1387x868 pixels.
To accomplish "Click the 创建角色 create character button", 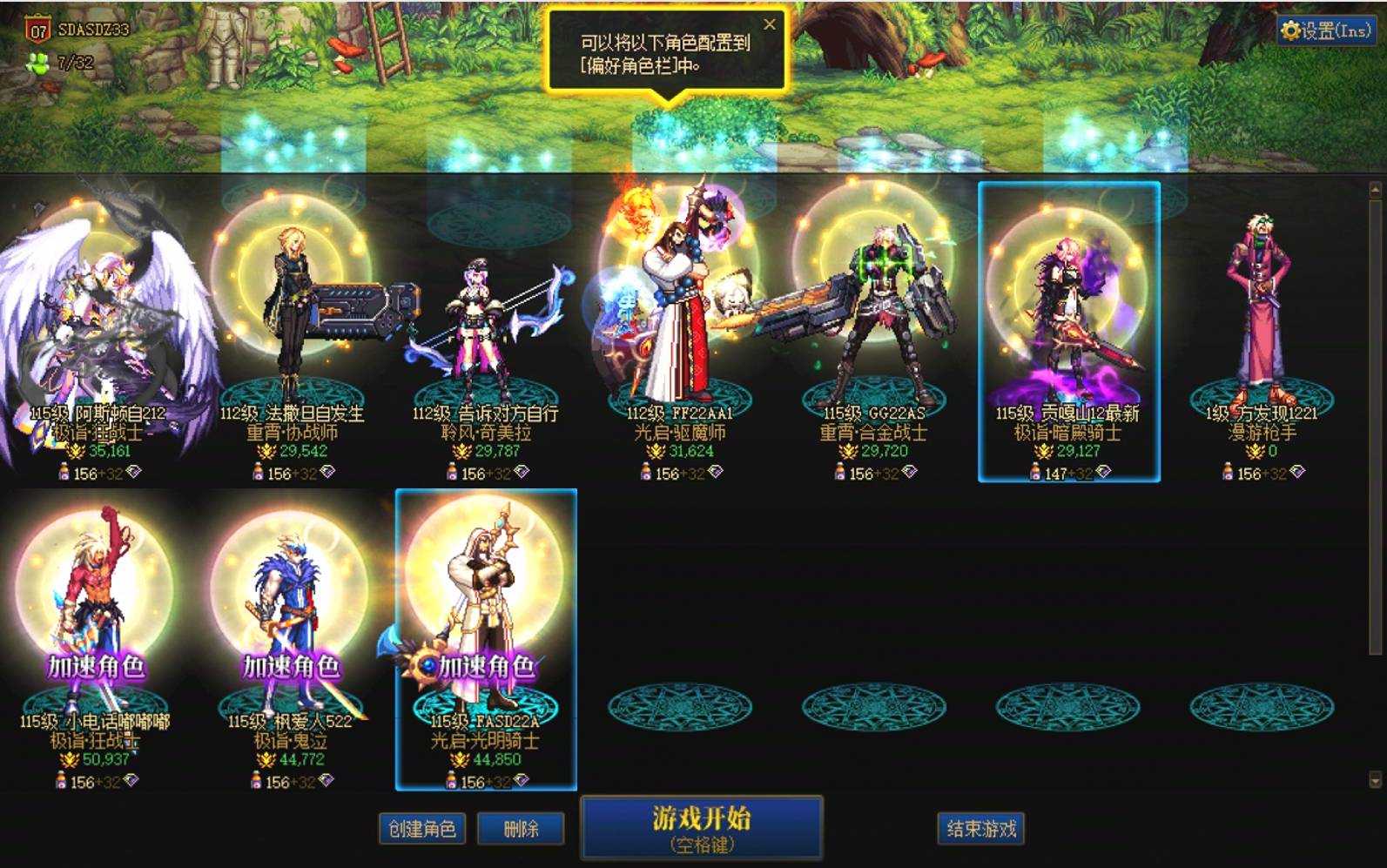I will click(x=422, y=829).
